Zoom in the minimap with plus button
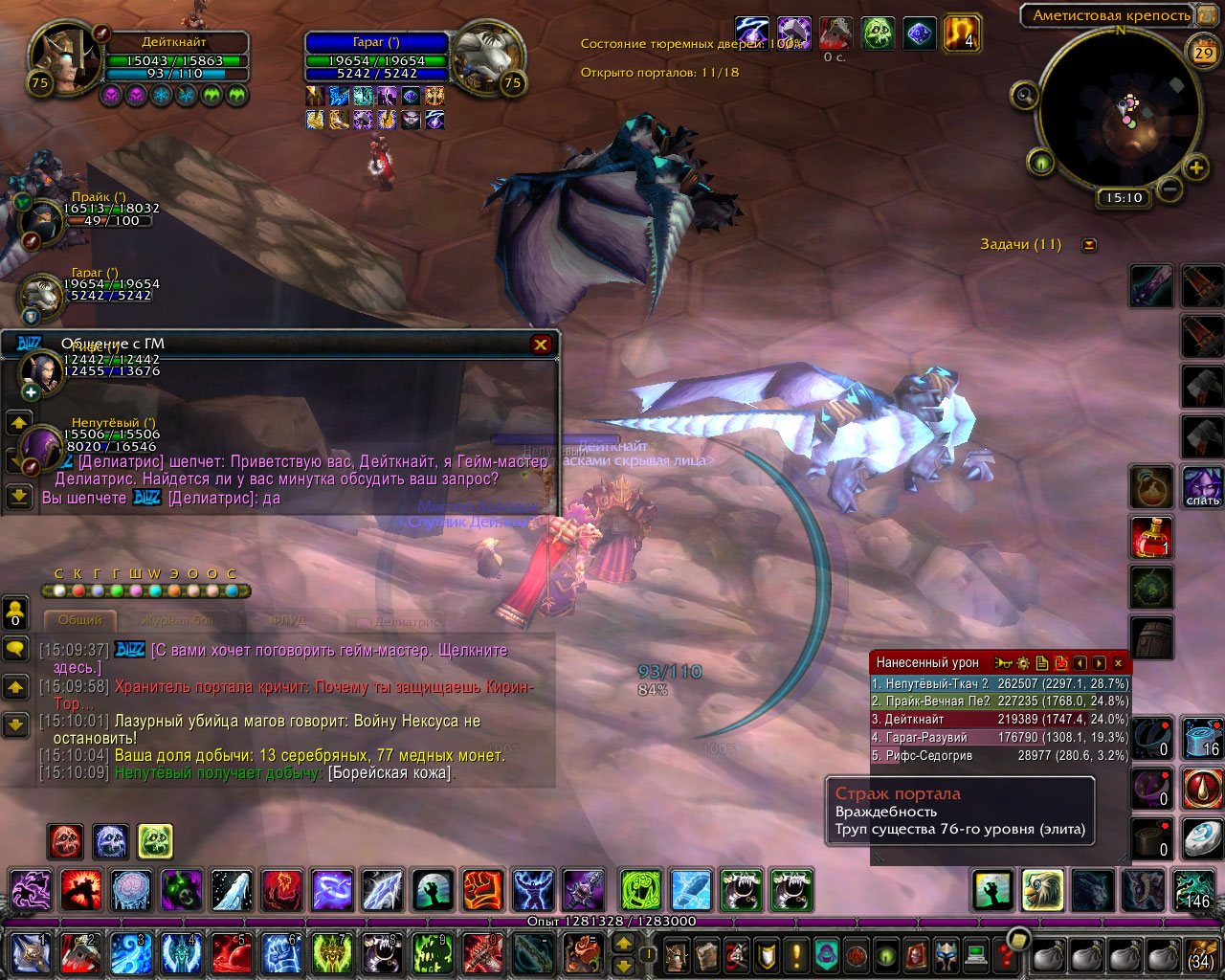Screen dimensions: 1225x980 click(1195, 169)
